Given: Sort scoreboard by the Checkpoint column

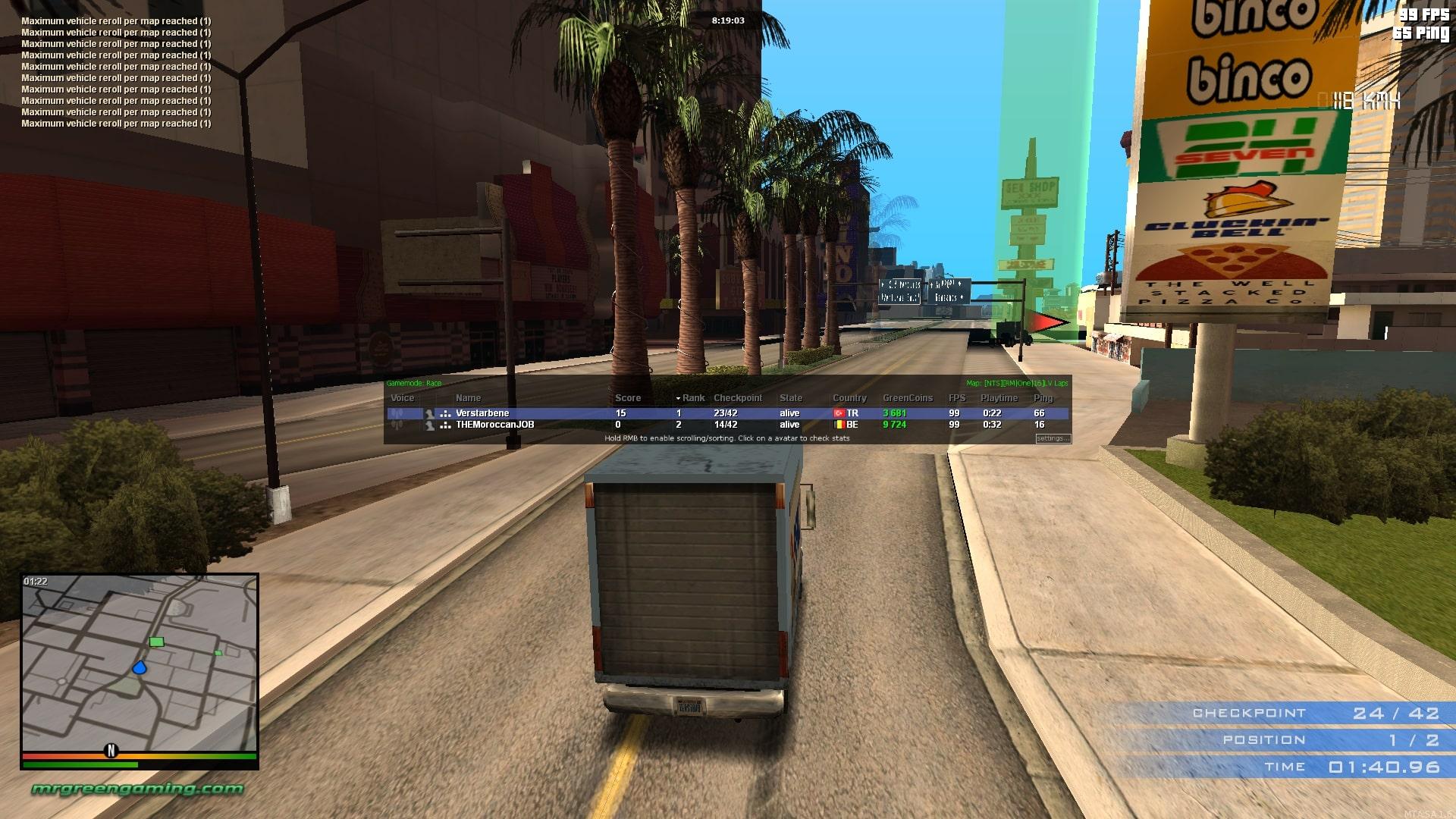Looking at the screenshot, I should click(737, 398).
